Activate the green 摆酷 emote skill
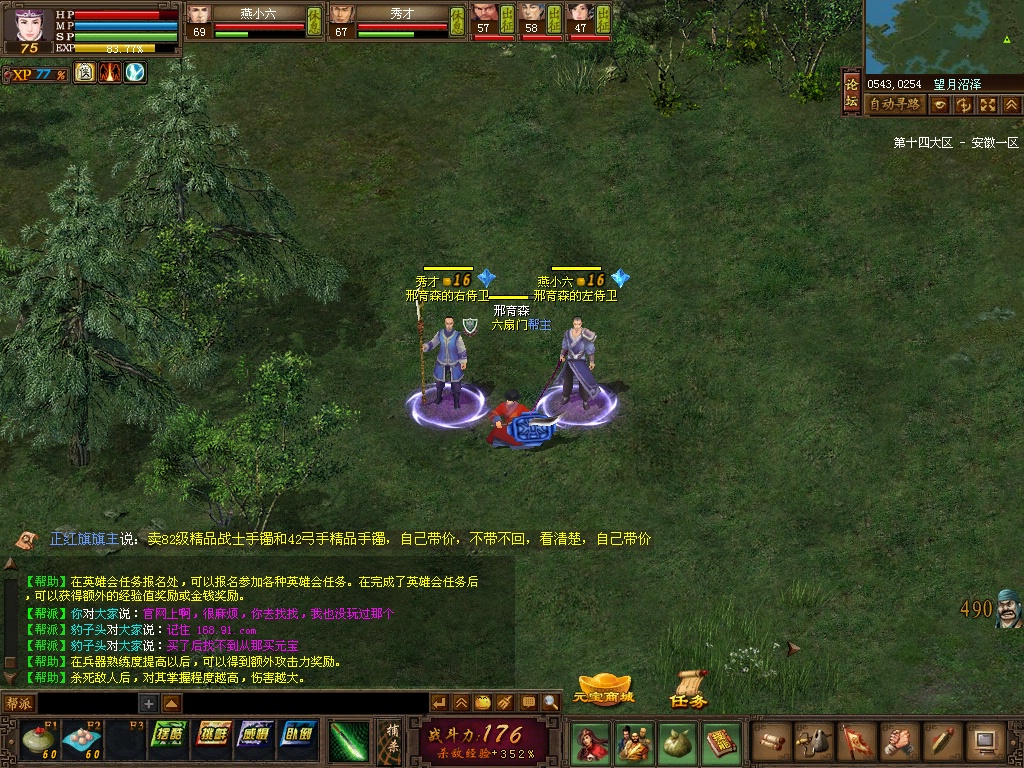The image size is (1024, 768). coord(171,735)
